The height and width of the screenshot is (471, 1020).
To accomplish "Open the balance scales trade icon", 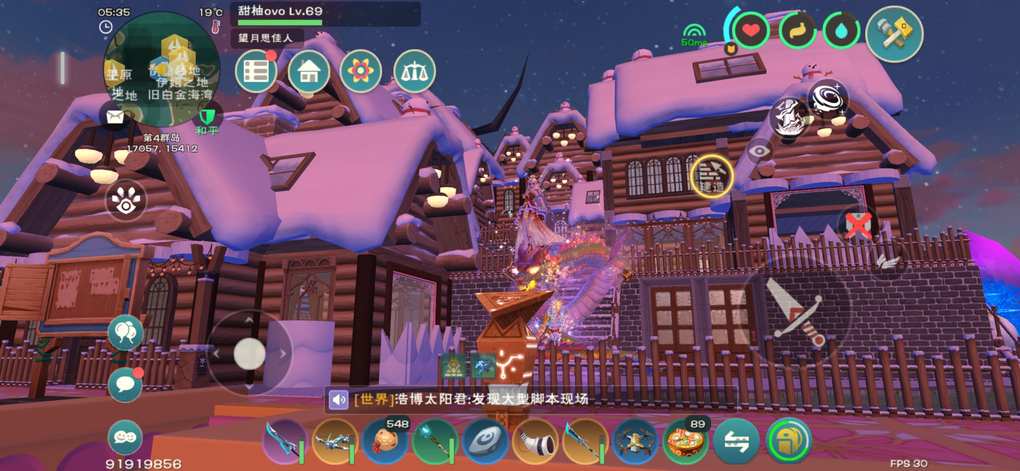I will click(x=414, y=71).
